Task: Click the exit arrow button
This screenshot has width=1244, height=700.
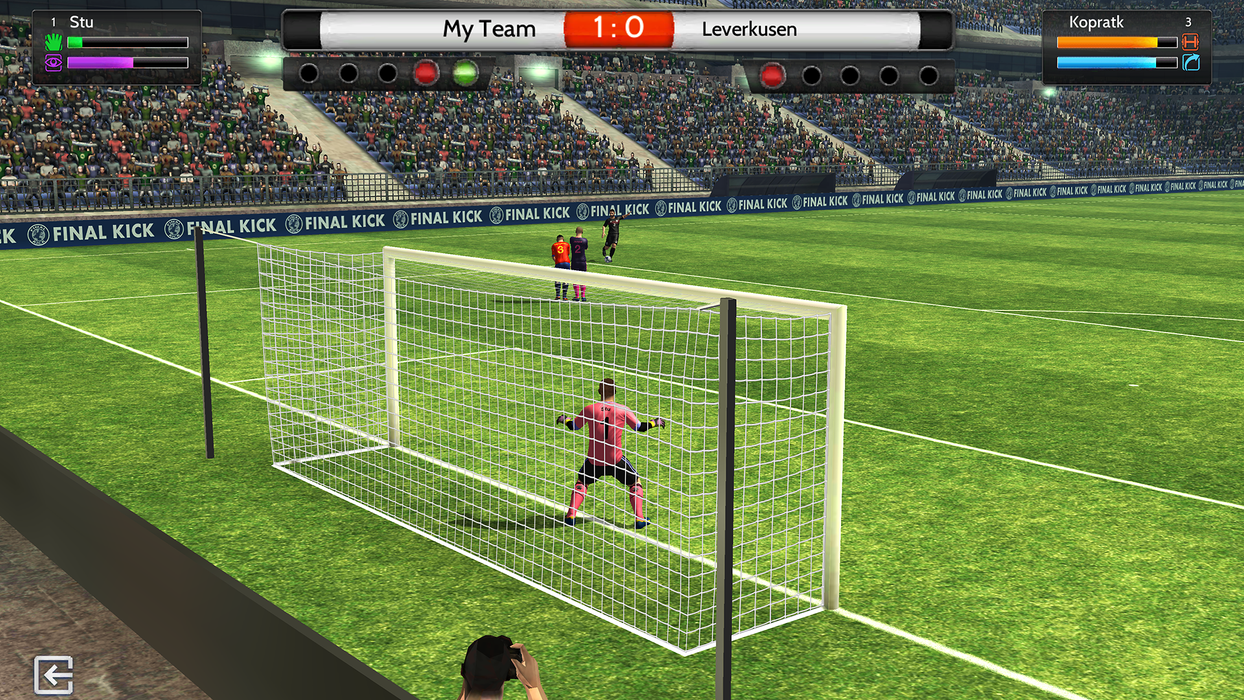Action: (53, 675)
